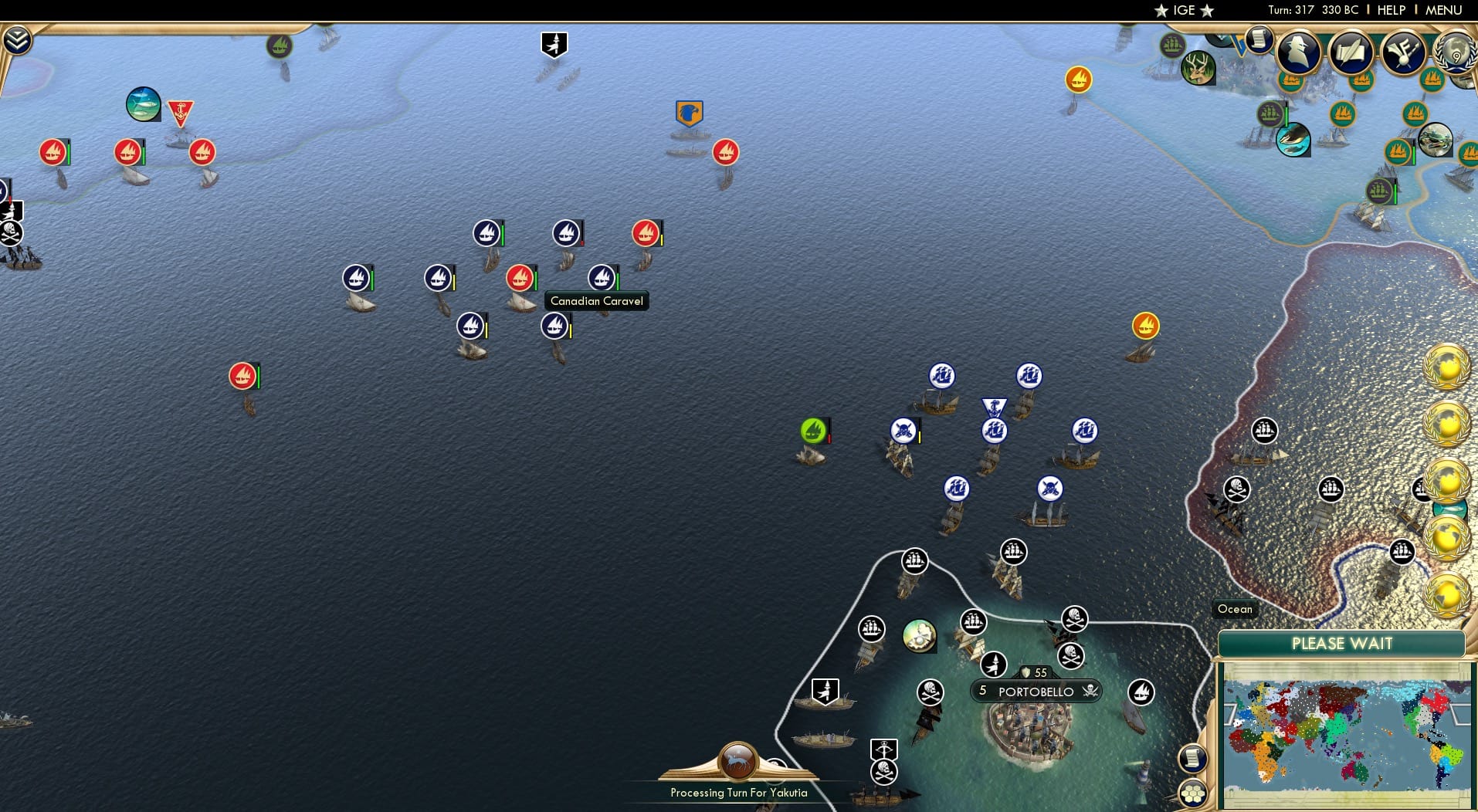The height and width of the screenshot is (812, 1478).
Task: Select the green Canadian Caravel unit flag
Action: pyautogui.click(x=814, y=431)
